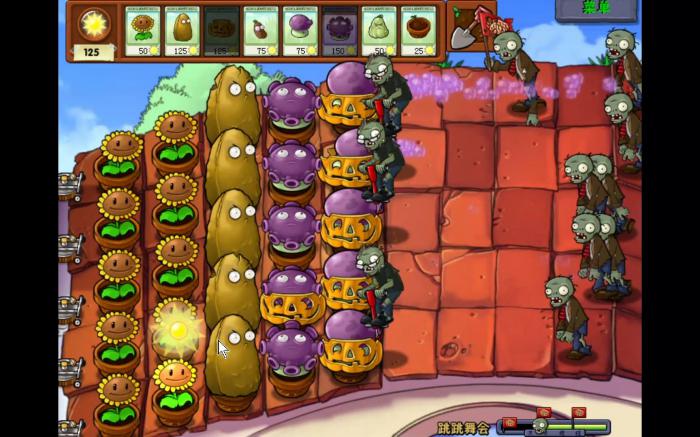Screen dimensions: 700x437
Task: Select the Sunflower seed packet
Action: pyautogui.click(x=142, y=32)
